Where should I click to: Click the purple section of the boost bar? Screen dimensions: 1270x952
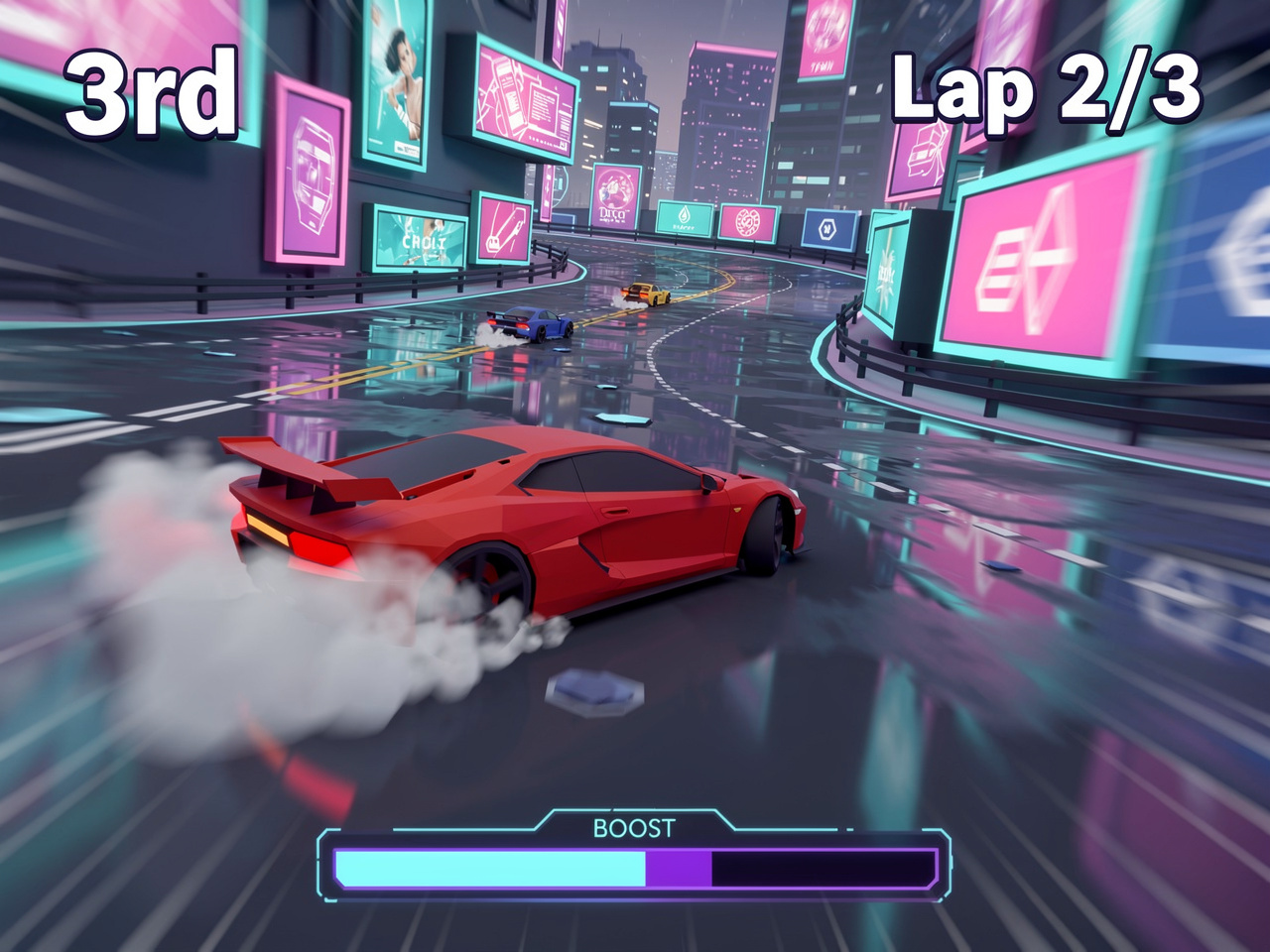(x=677, y=870)
